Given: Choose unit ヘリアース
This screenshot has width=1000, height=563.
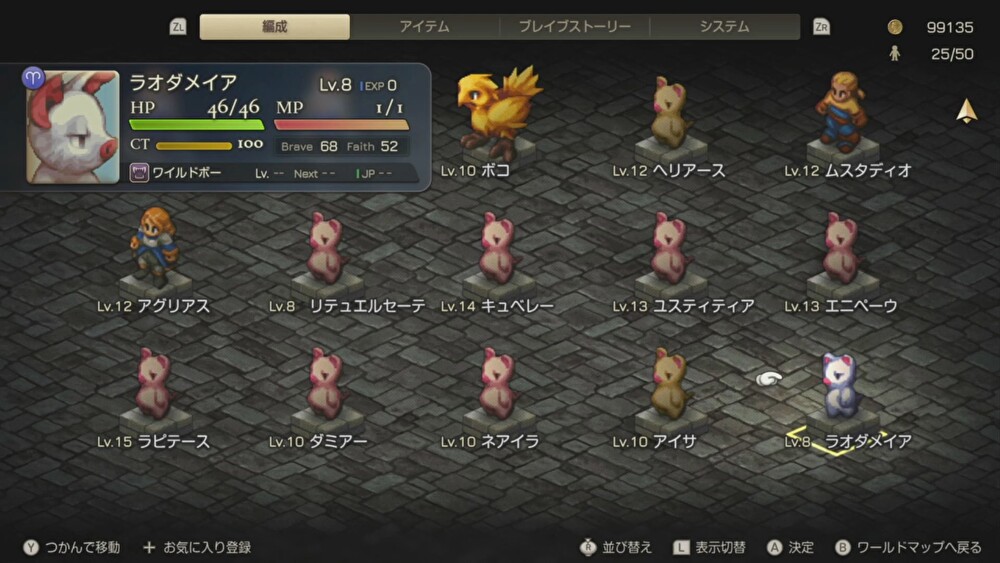Looking at the screenshot, I should tap(669, 113).
